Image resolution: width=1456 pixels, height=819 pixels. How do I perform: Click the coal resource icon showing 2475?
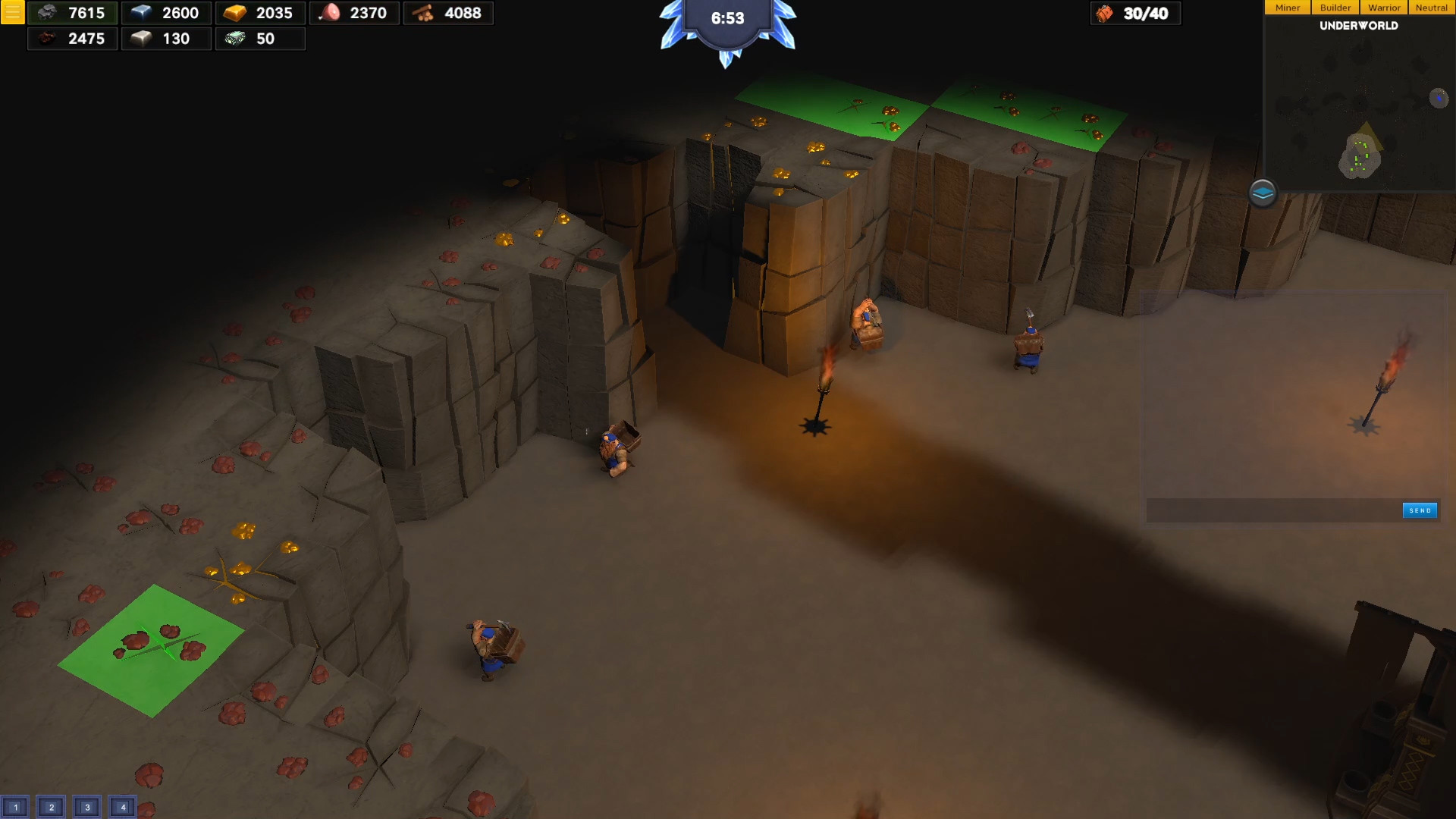click(49, 39)
